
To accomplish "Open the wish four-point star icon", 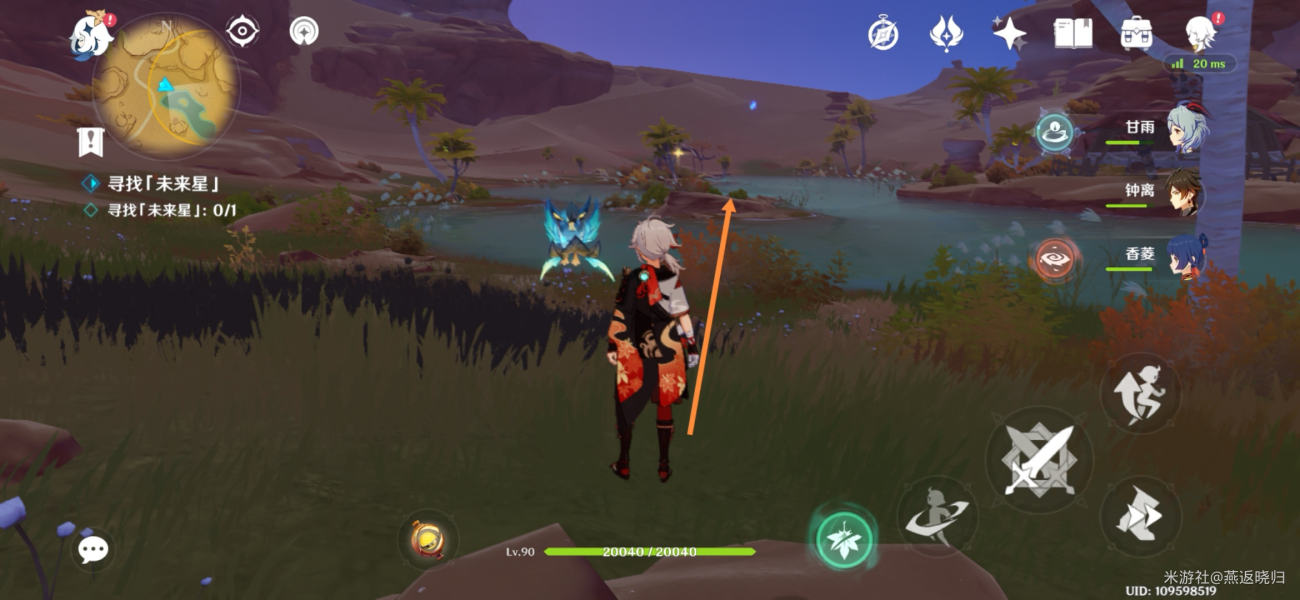I will pyautogui.click(x=1009, y=33).
